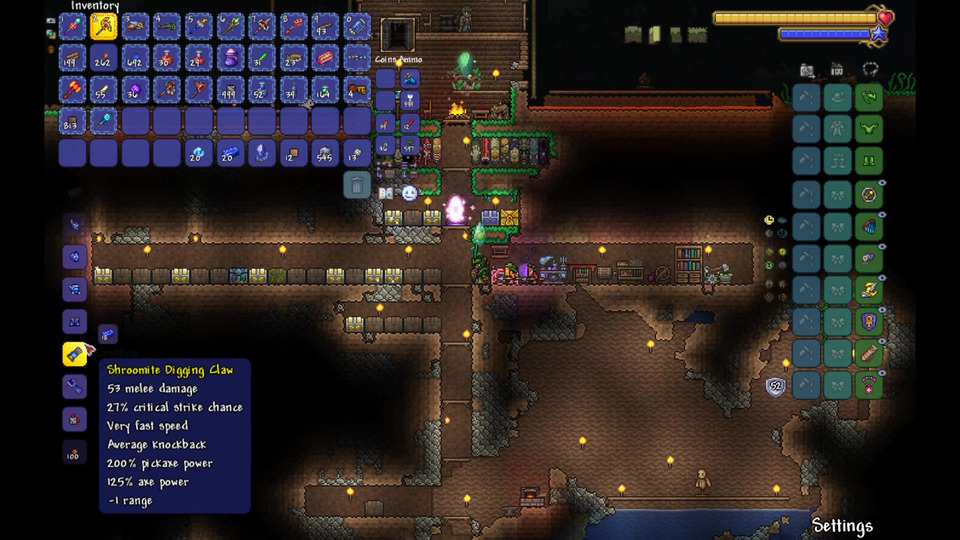Select the equipped green chestplate slot

(x=869, y=130)
